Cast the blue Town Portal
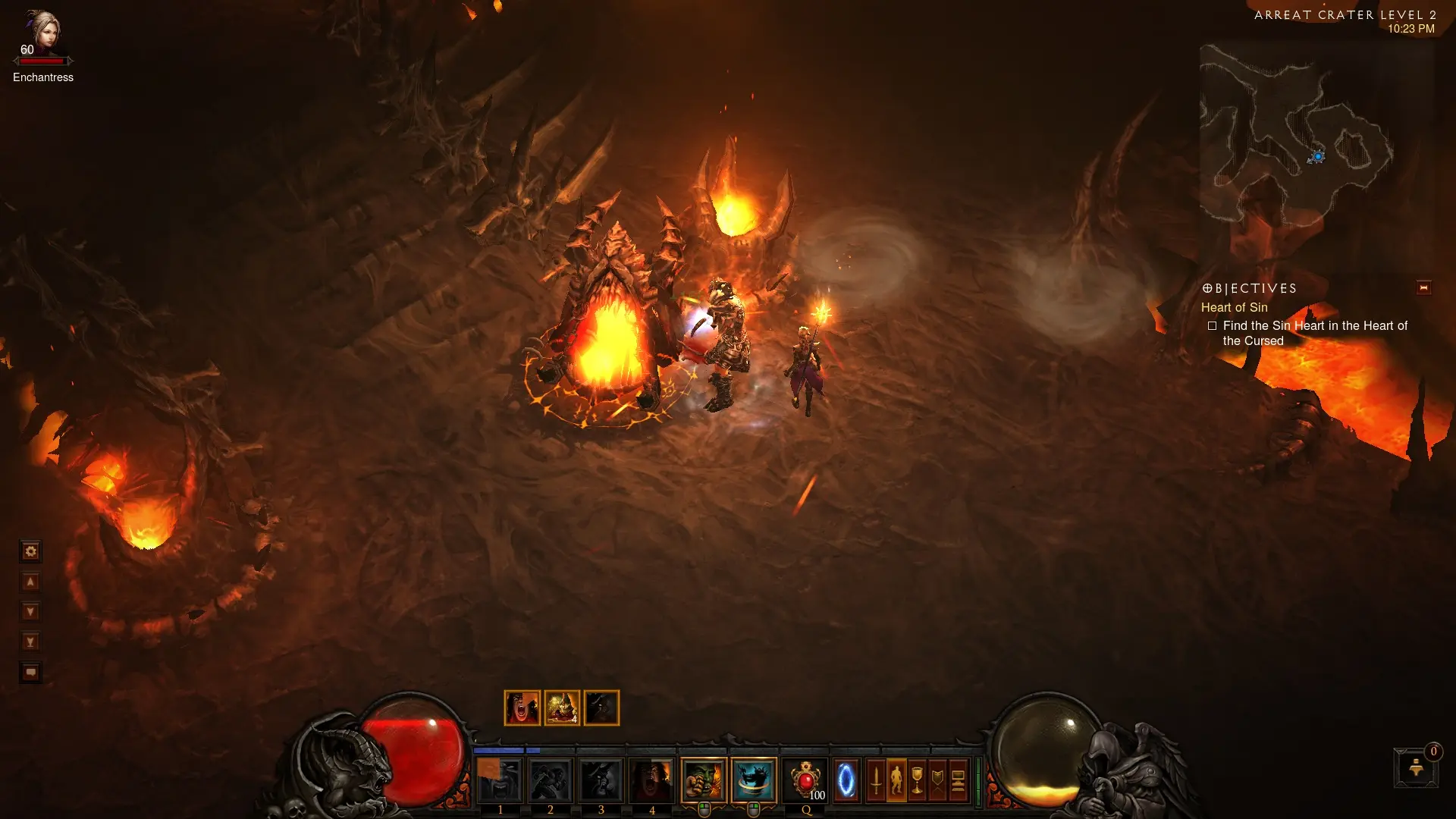Screen dimensions: 1456x819 coord(846,780)
